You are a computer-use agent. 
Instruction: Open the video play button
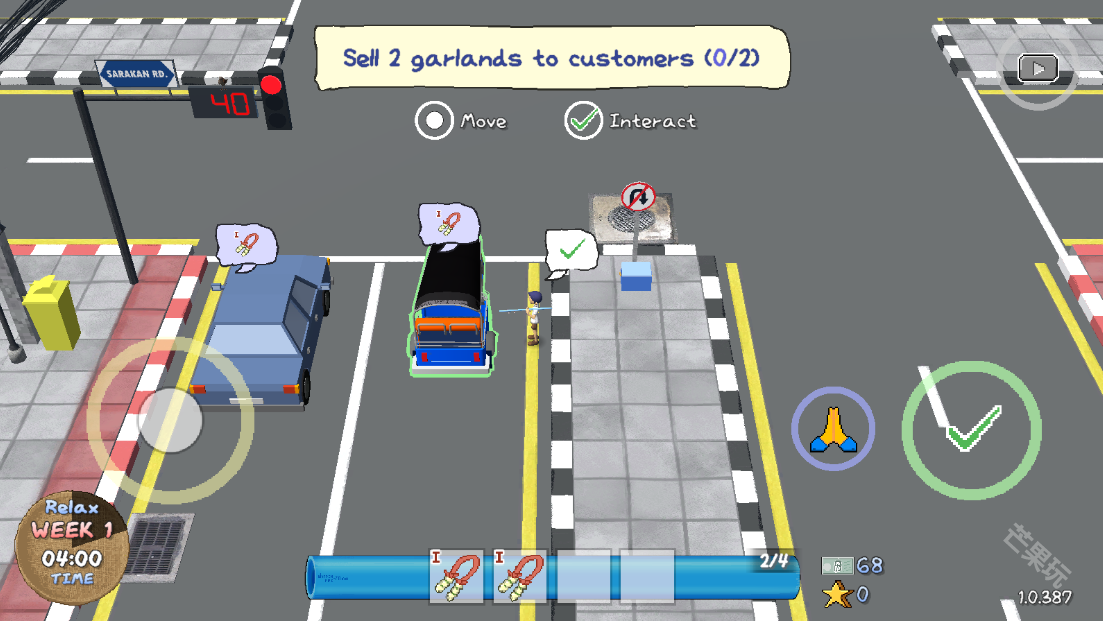(1039, 68)
